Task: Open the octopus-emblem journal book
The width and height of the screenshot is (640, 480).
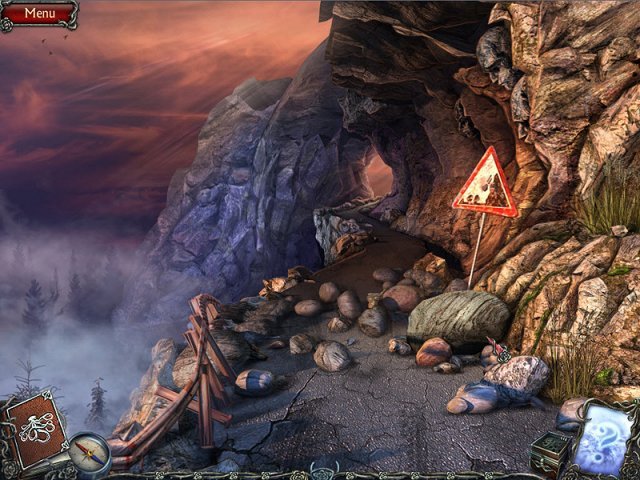Action: pyautogui.click(x=35, y=425)
